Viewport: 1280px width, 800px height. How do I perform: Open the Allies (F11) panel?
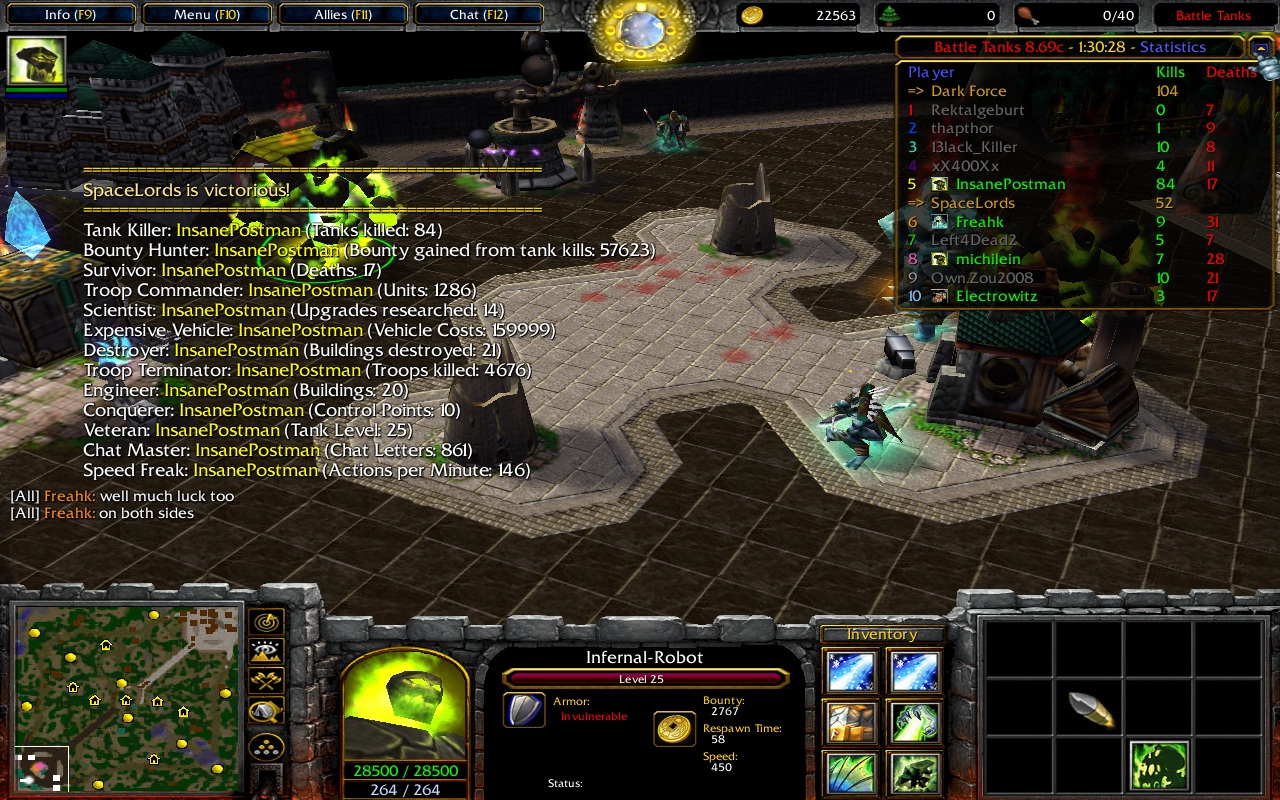pyautogui.click(x=342, y=15)
